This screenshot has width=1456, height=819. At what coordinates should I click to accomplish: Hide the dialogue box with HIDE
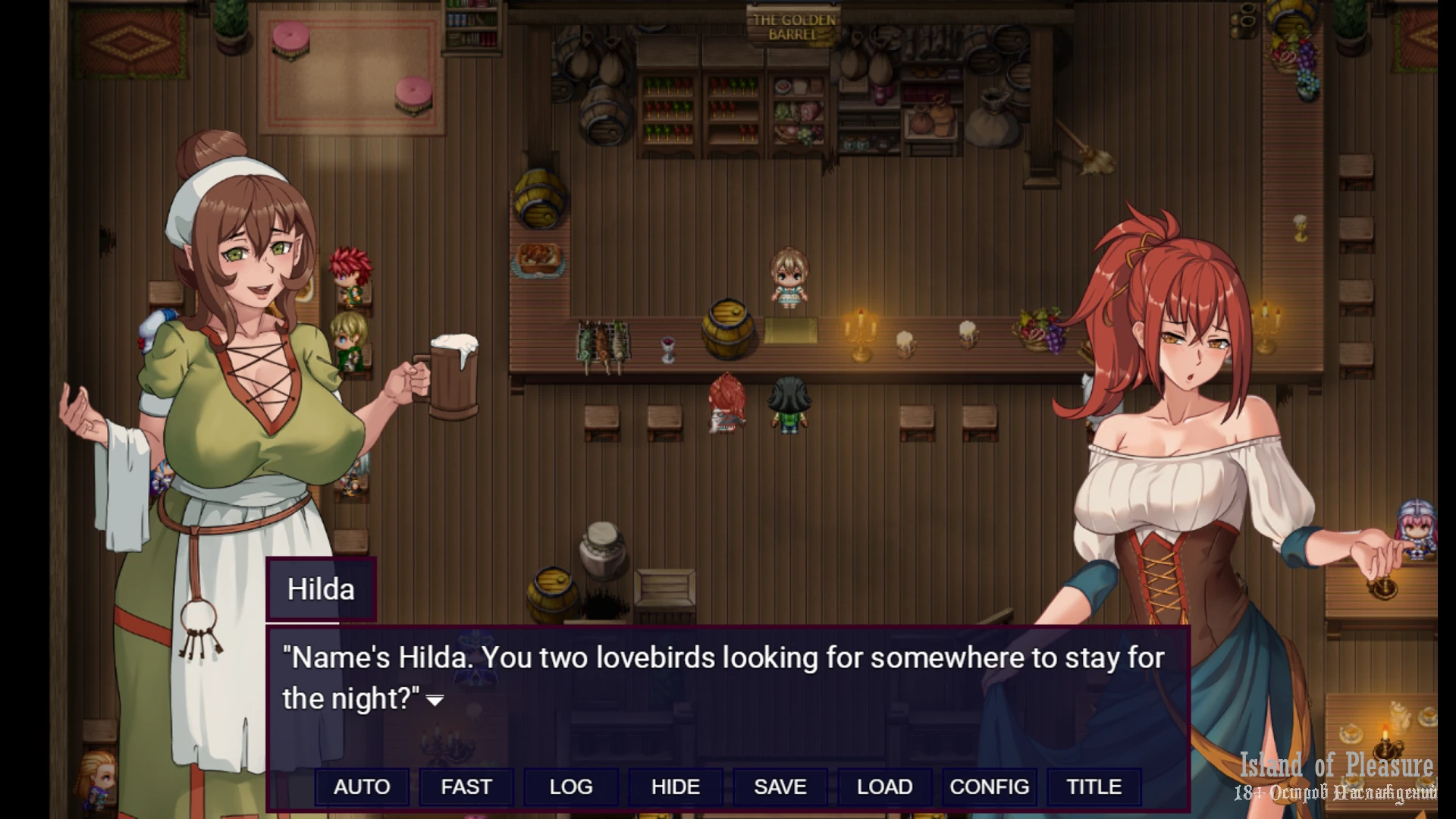coord(676,787)
